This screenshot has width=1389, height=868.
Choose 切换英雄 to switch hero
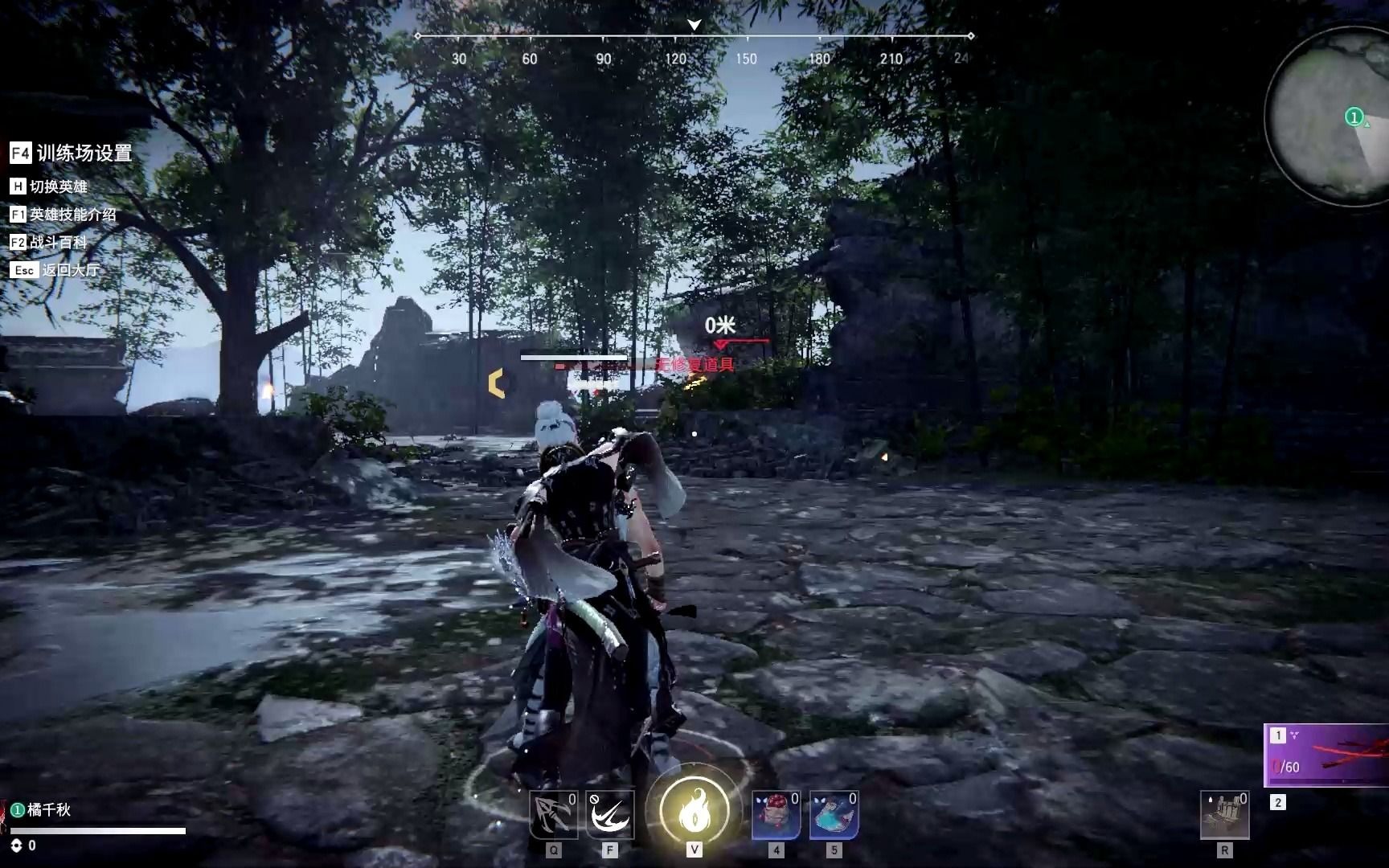coord(48,186)
